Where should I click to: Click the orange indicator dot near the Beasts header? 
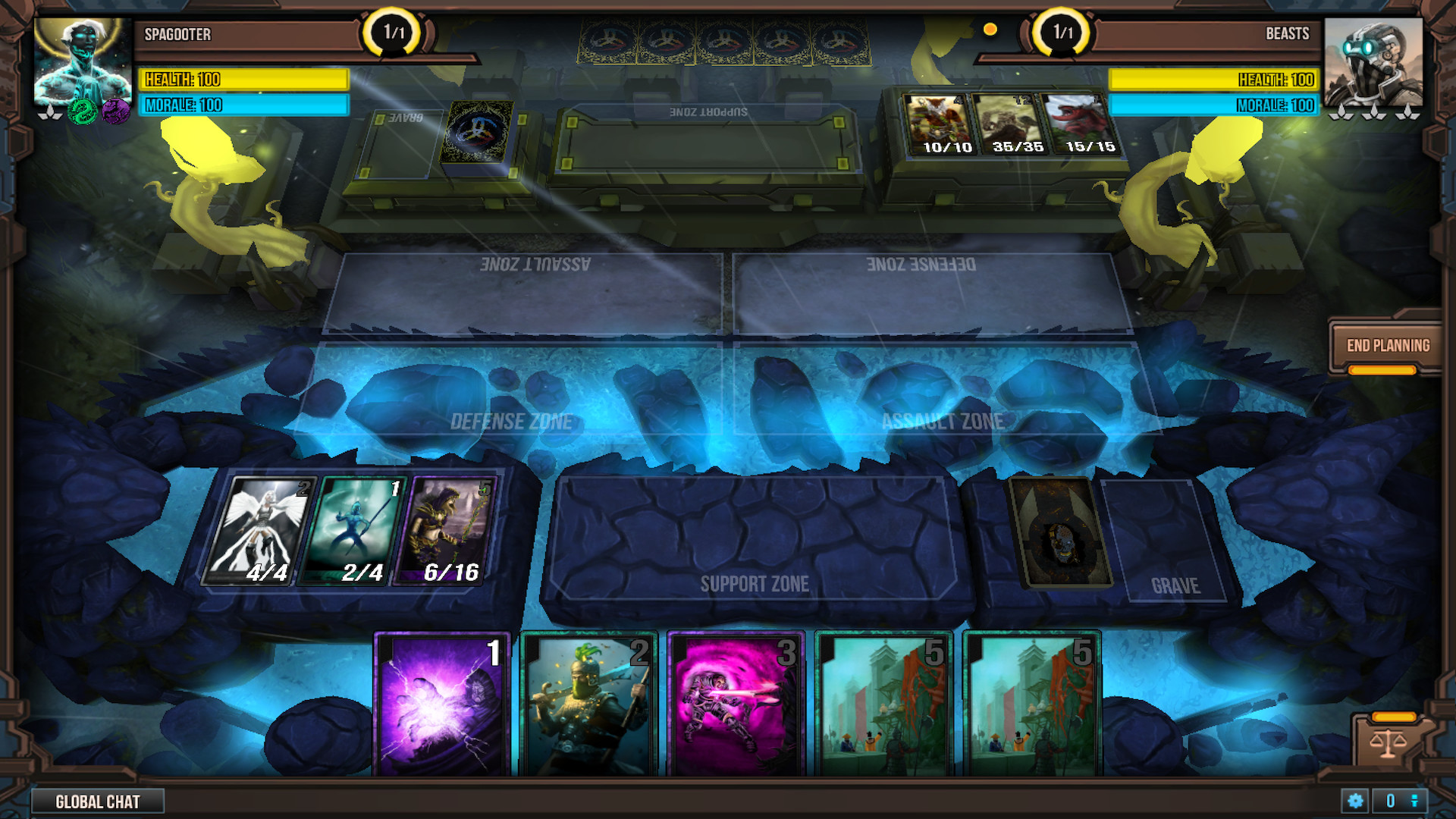pos(990,30)
